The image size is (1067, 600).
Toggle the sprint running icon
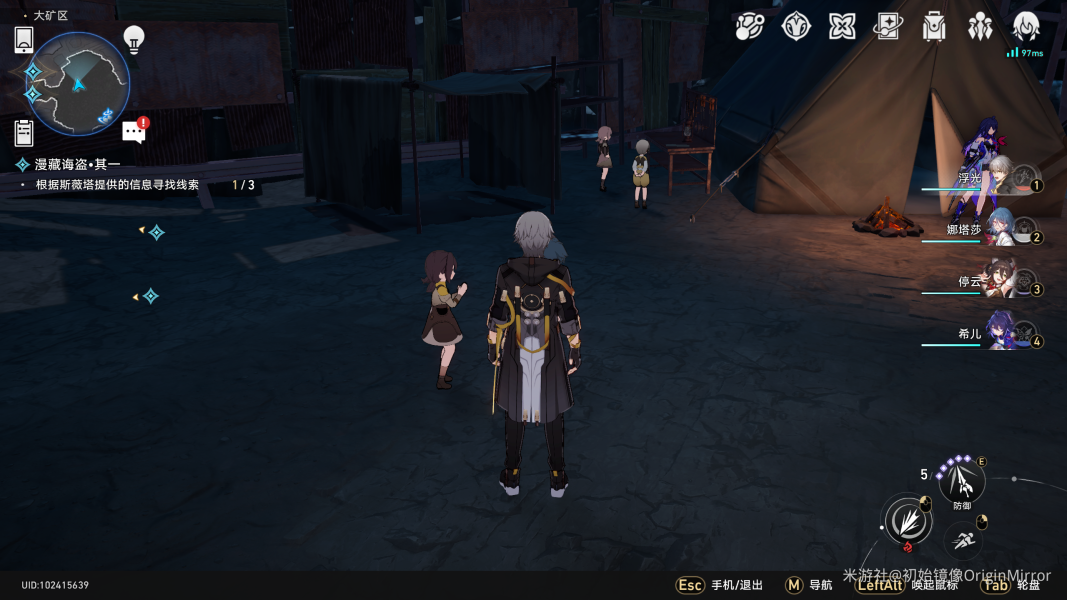coord(963,541)
